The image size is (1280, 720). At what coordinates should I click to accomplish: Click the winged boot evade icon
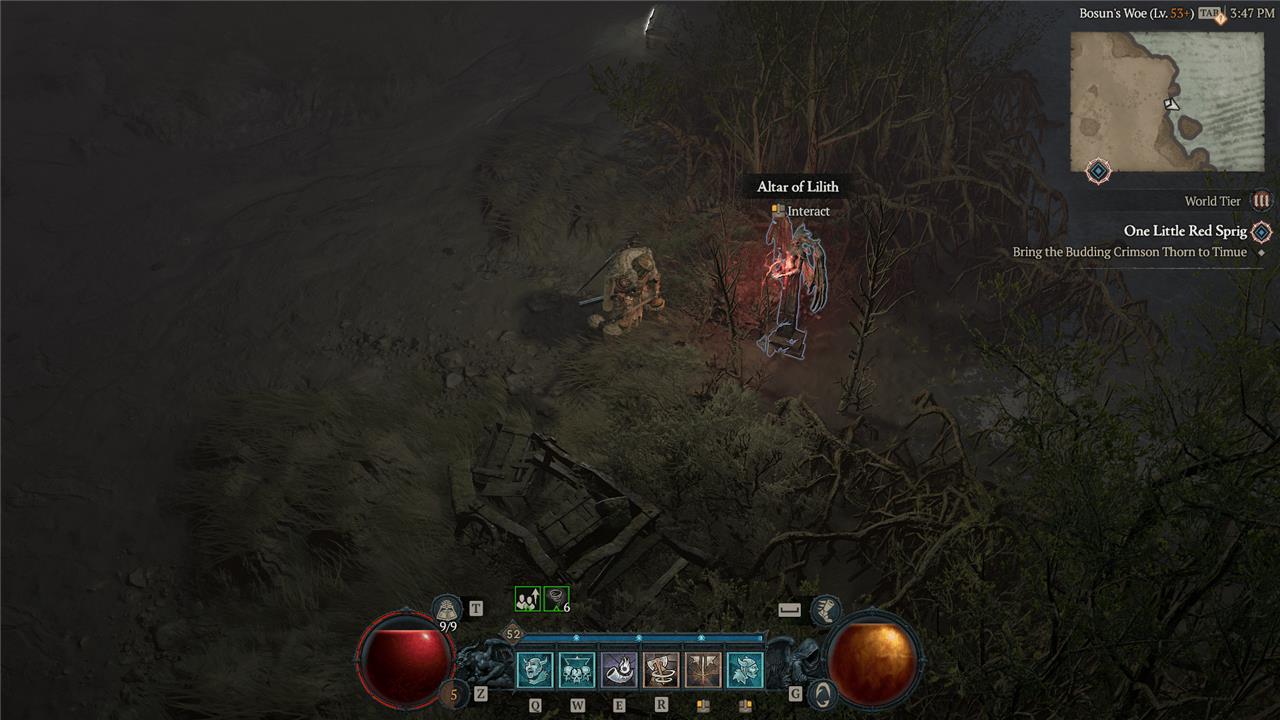coord(826,607)
